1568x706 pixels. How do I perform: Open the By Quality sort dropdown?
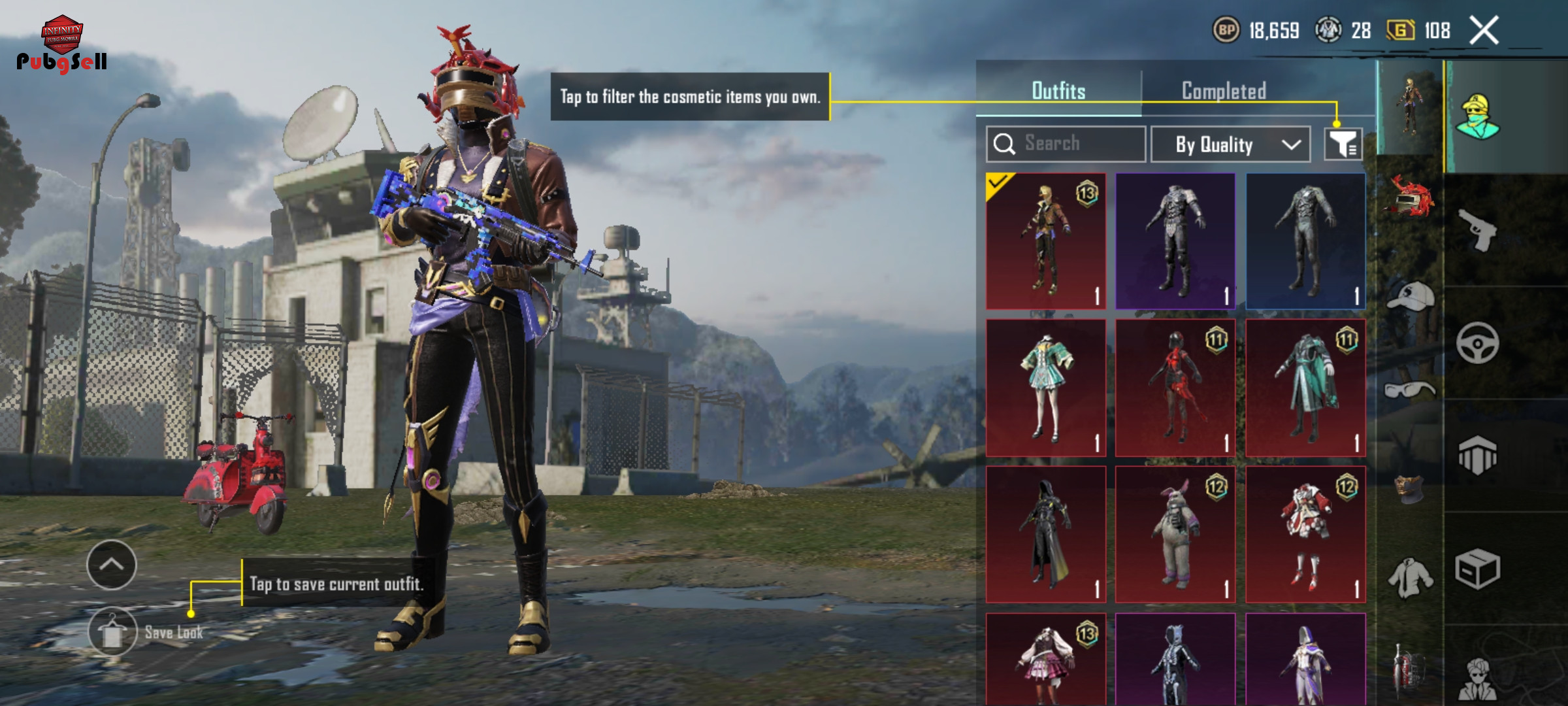click(x=1230, y=144)
